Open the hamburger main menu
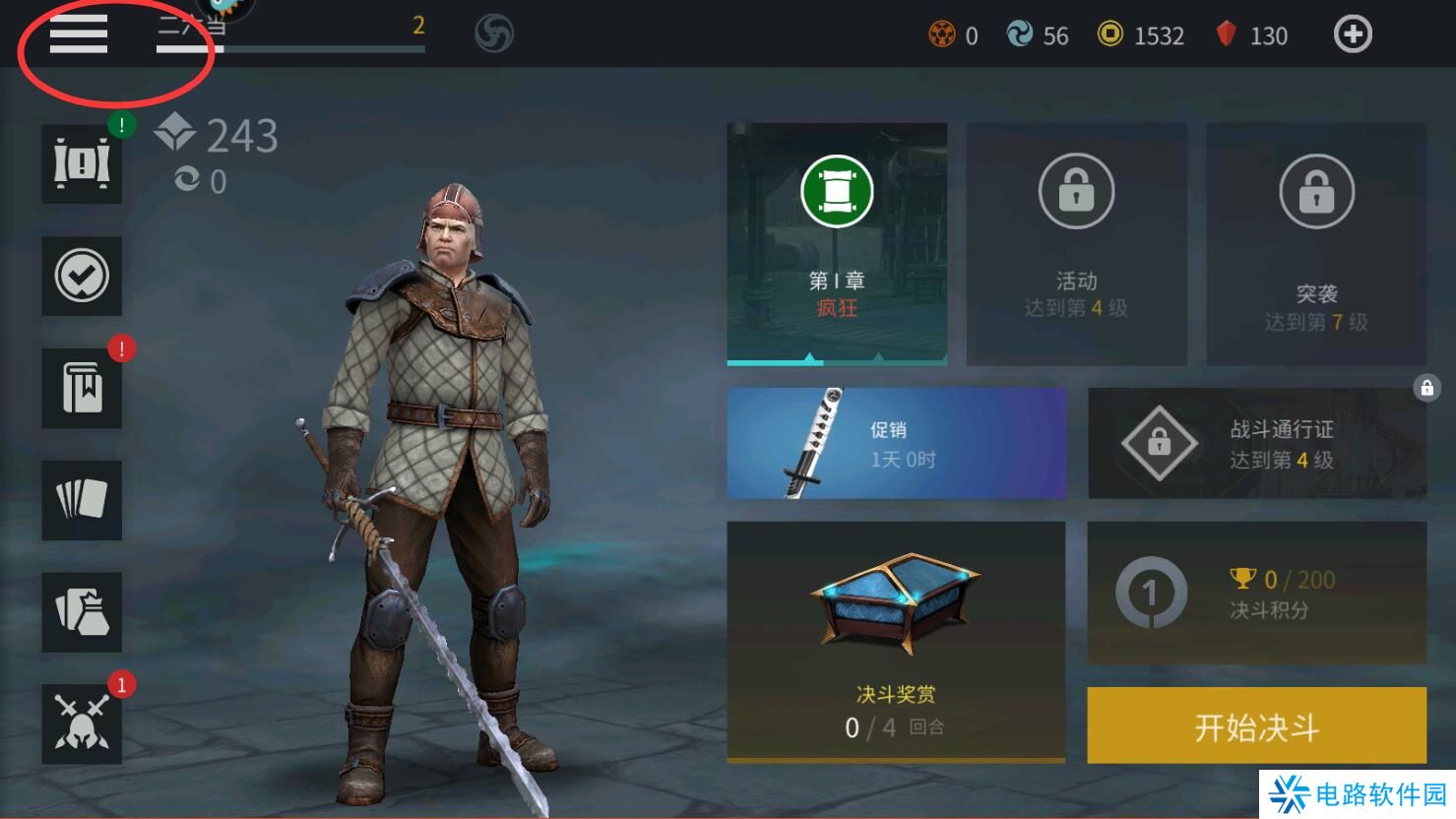The width and height of the screenshot is (1456, 819). (x=79, y=35)
